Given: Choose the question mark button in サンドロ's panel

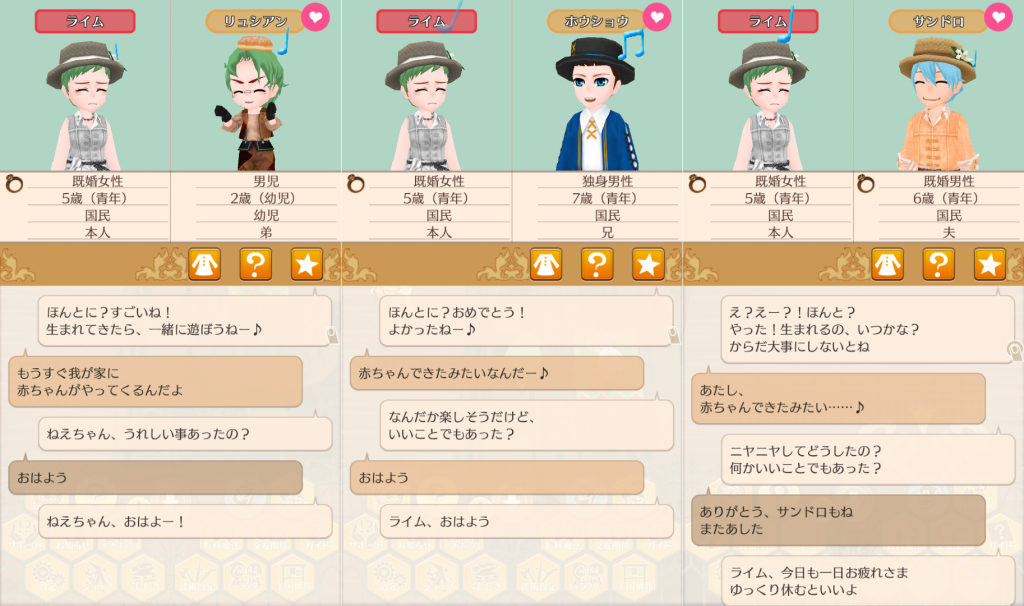Looking at the screenshot, I should 938,264.
